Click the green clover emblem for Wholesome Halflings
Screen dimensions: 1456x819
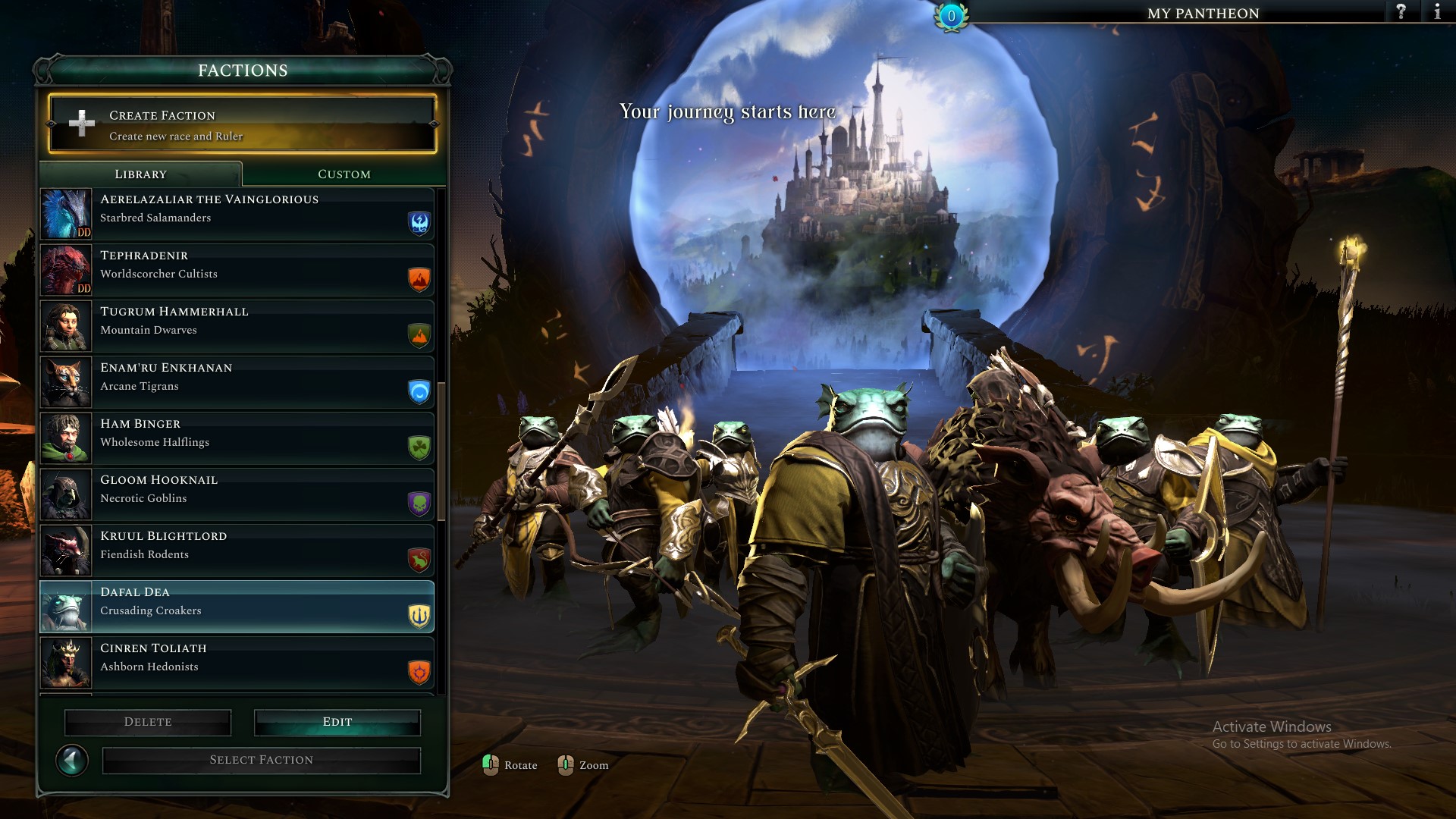click(418, 447)
